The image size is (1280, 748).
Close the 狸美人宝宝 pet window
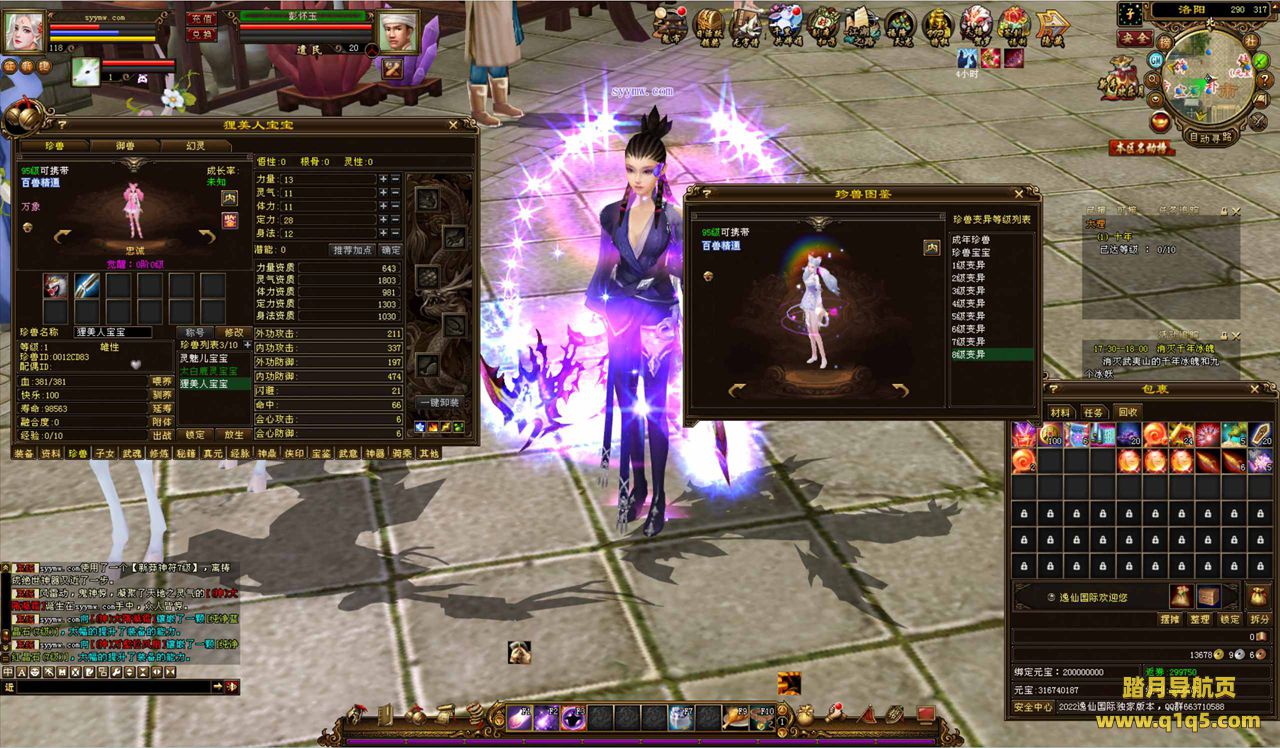(453, 125)
